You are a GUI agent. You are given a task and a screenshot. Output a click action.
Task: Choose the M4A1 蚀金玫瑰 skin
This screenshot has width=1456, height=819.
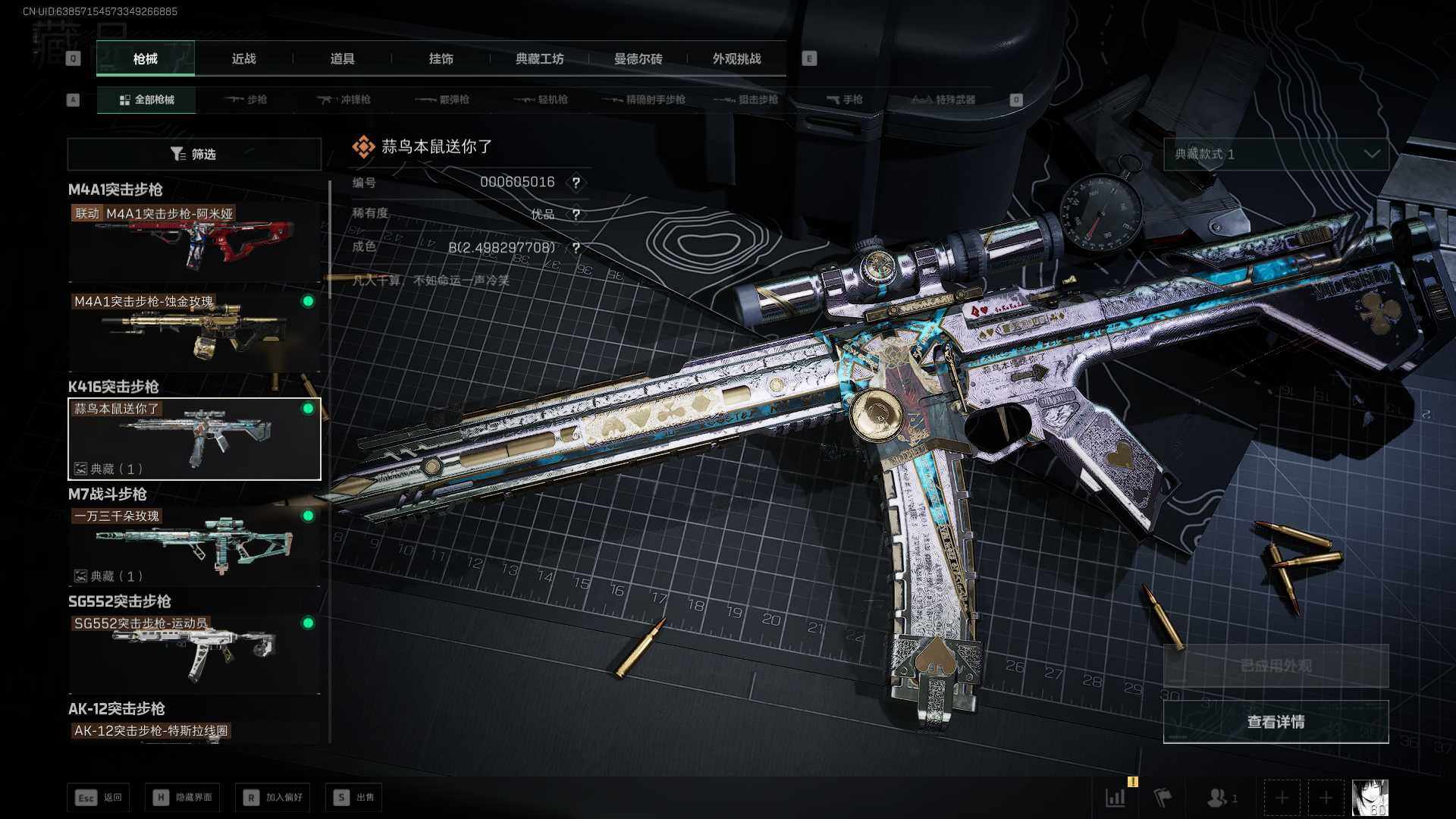[194, 330]
